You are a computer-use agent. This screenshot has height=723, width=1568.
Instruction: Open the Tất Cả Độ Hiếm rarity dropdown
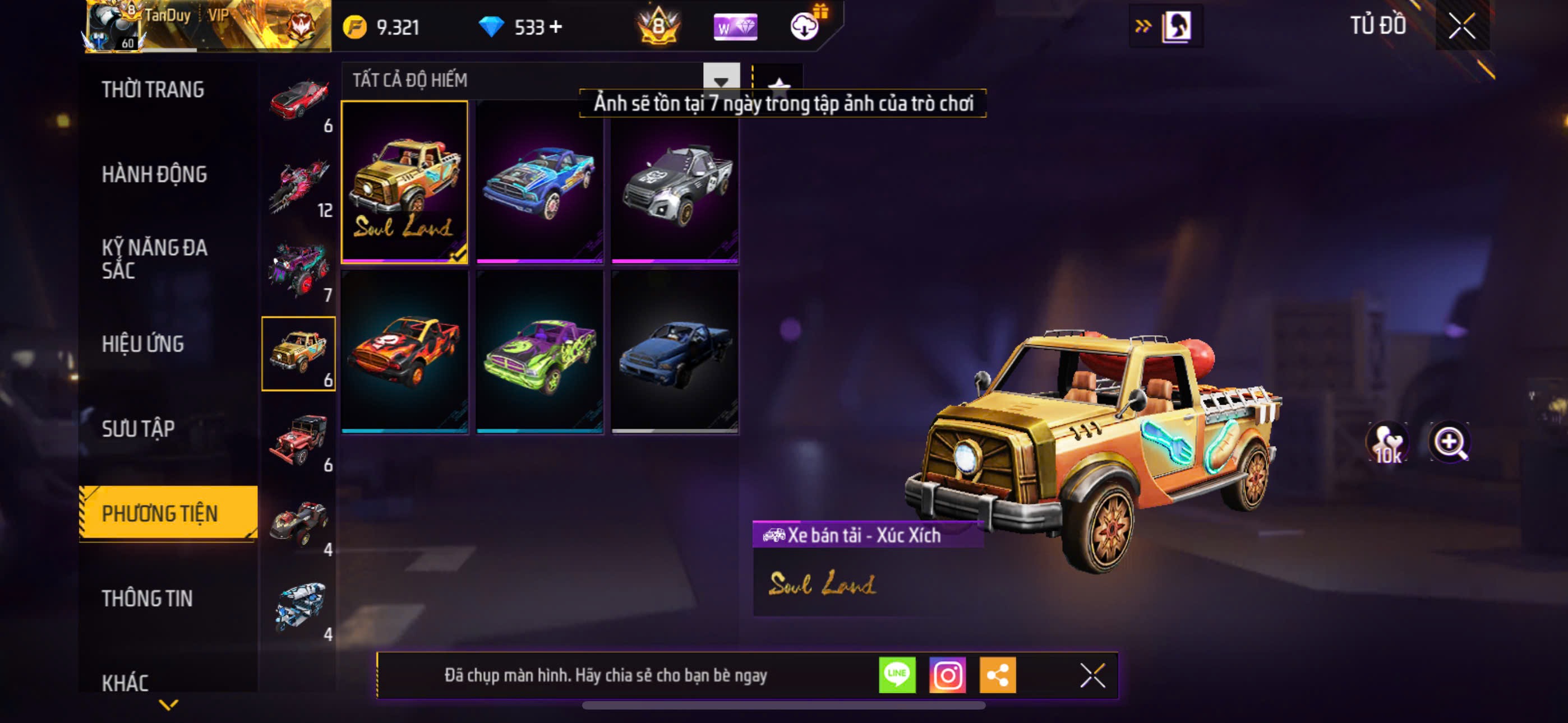(x=721, y=80)
